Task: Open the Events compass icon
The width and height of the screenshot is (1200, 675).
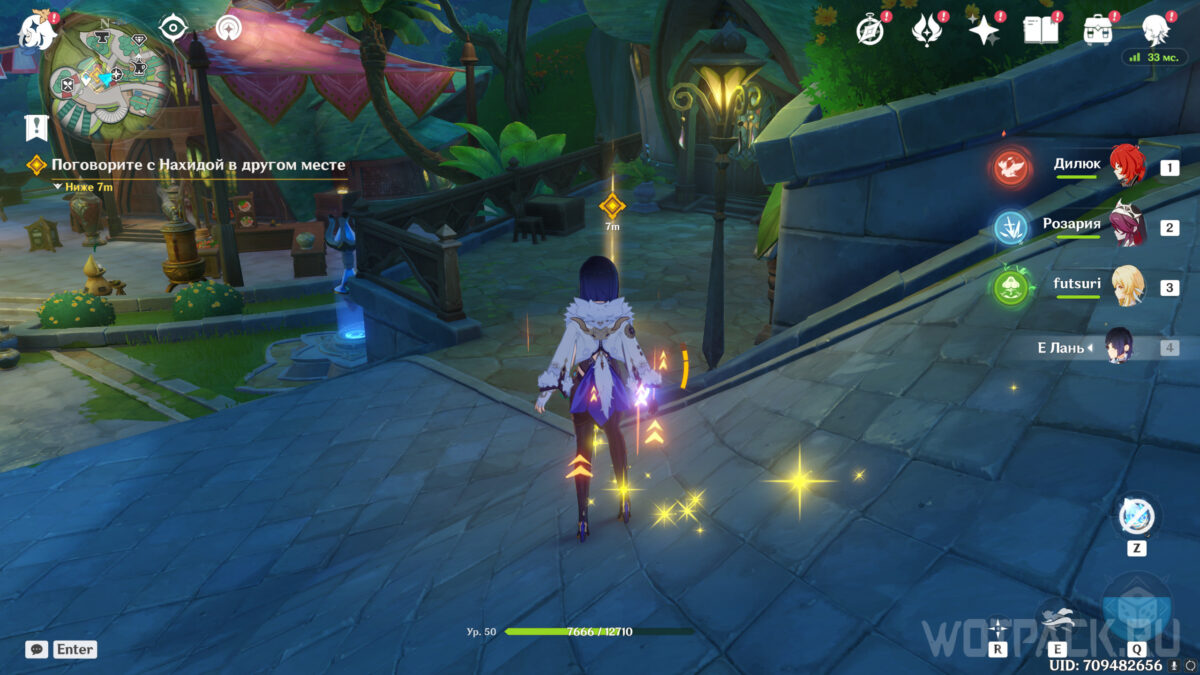Action: pos(871,30)
